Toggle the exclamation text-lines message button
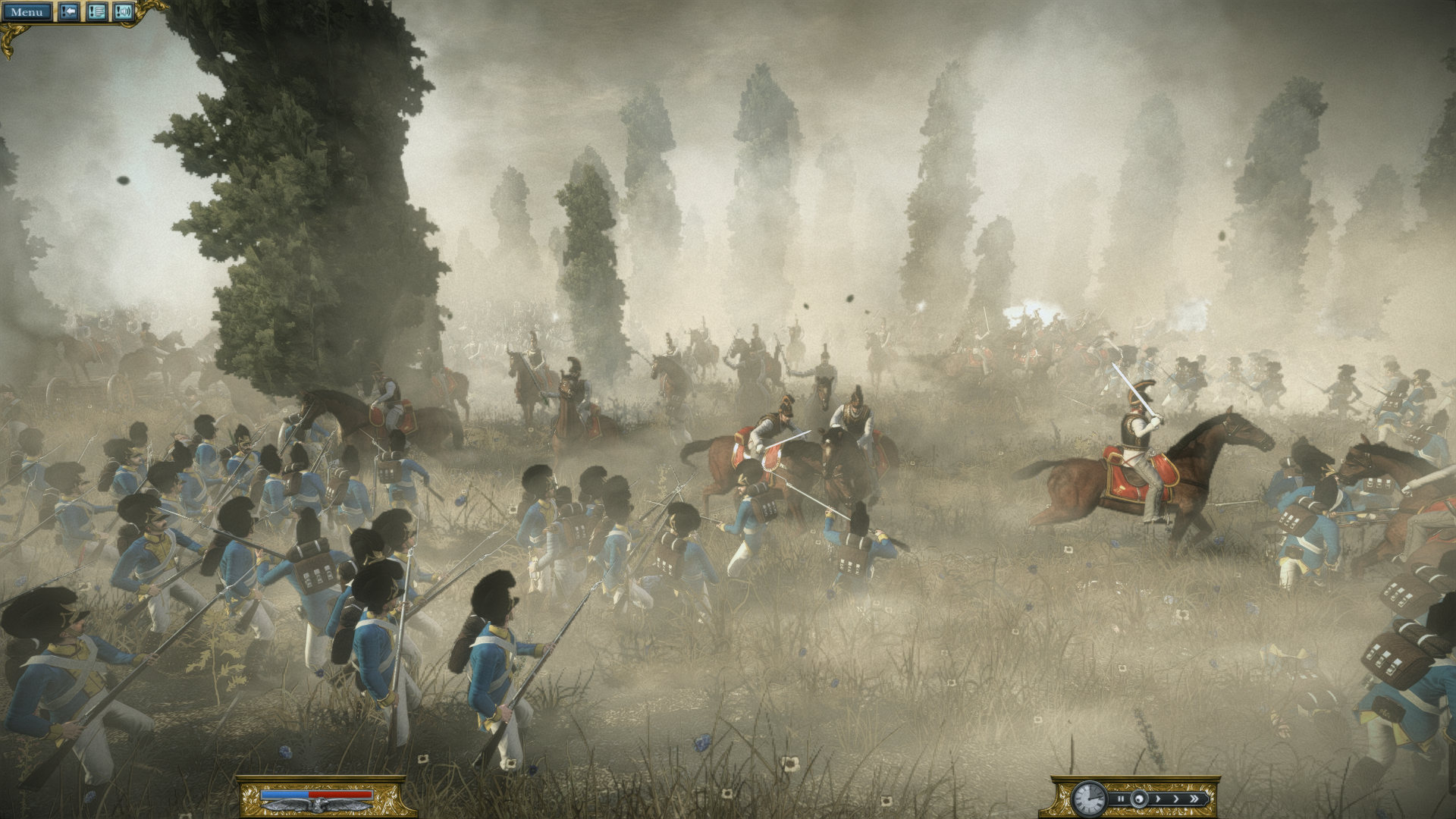 point(96,12)
